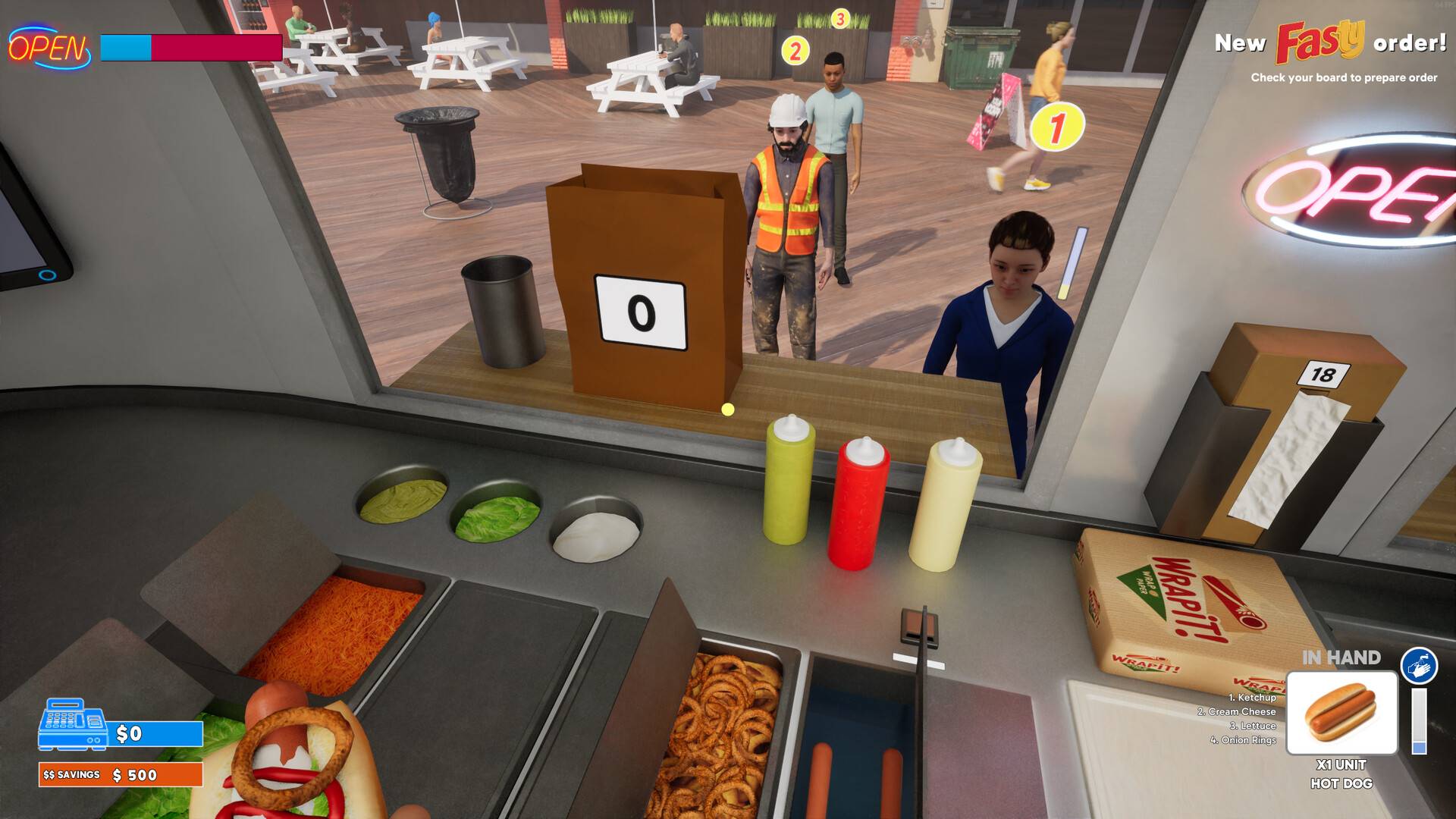1456x819 pixels.
Task: Click the $$ SAVINGS $500 bar
Action: [x=120, y=775]
